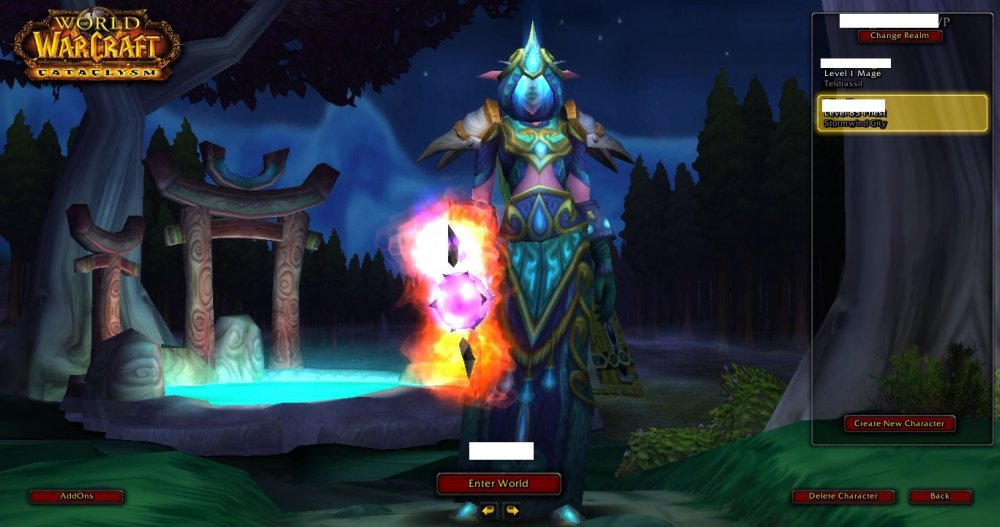Rotate character with the left arrow
The width and height of the screenshot is (1000, 527).
[488, 510]
